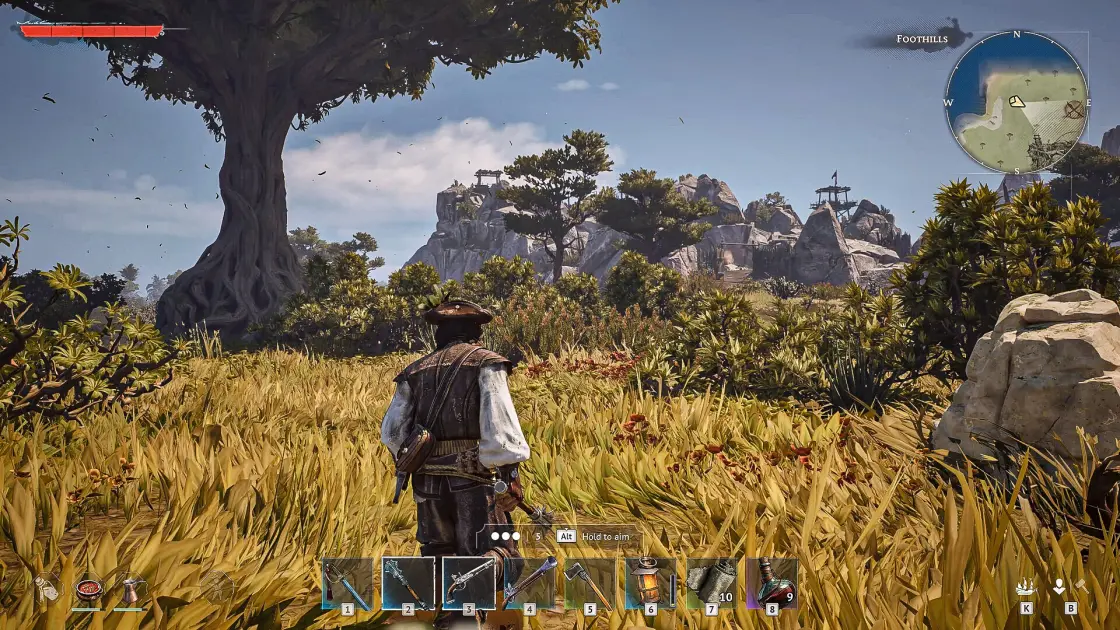
Task: Click the copper coffee pot icon
Action: pos(128,589)
